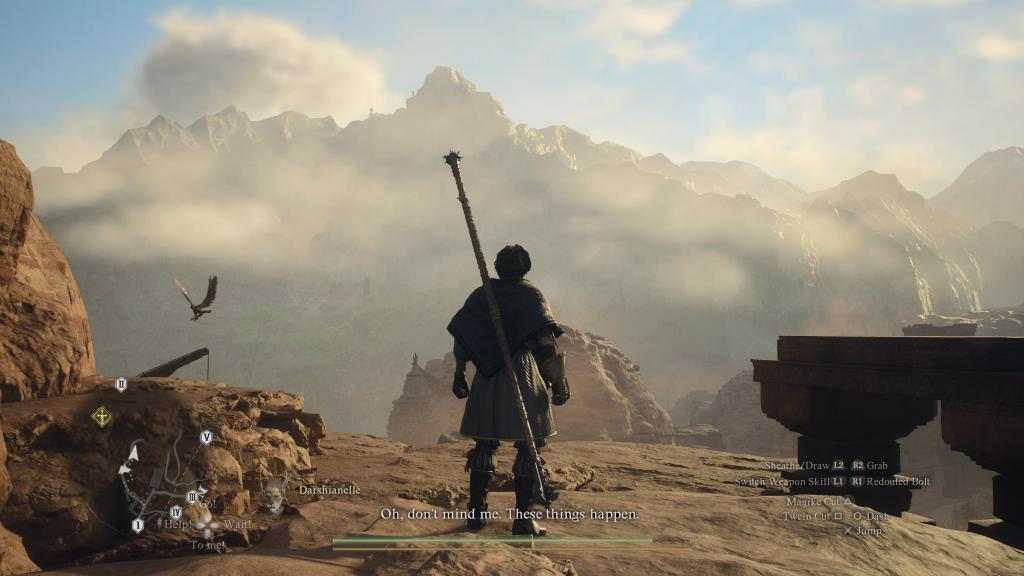Issue the 'Help!' pawn command
Viewport: 1024px width, 576px height.
coord(178,524)
